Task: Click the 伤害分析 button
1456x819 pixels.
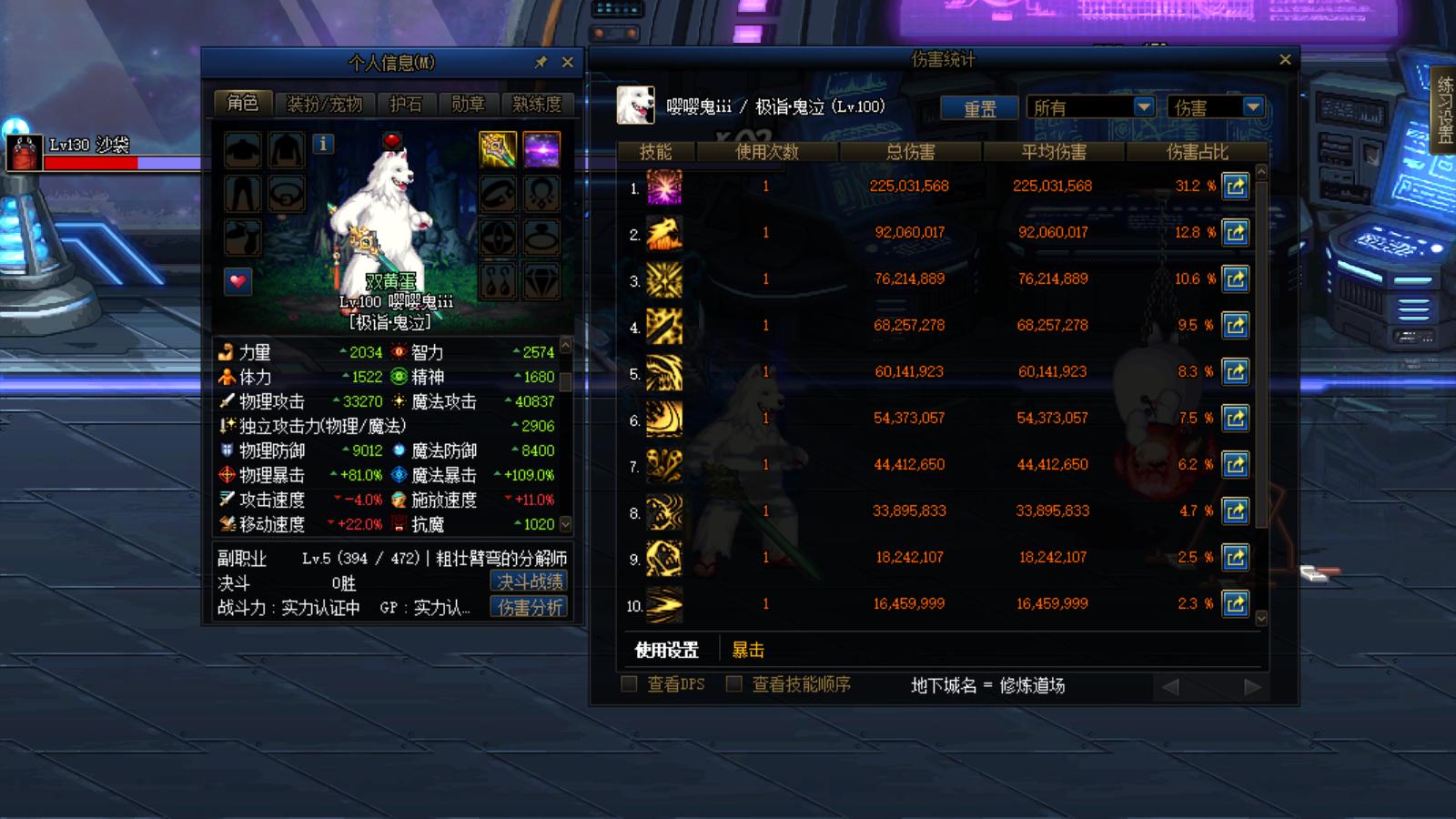Action: (528, 608)
